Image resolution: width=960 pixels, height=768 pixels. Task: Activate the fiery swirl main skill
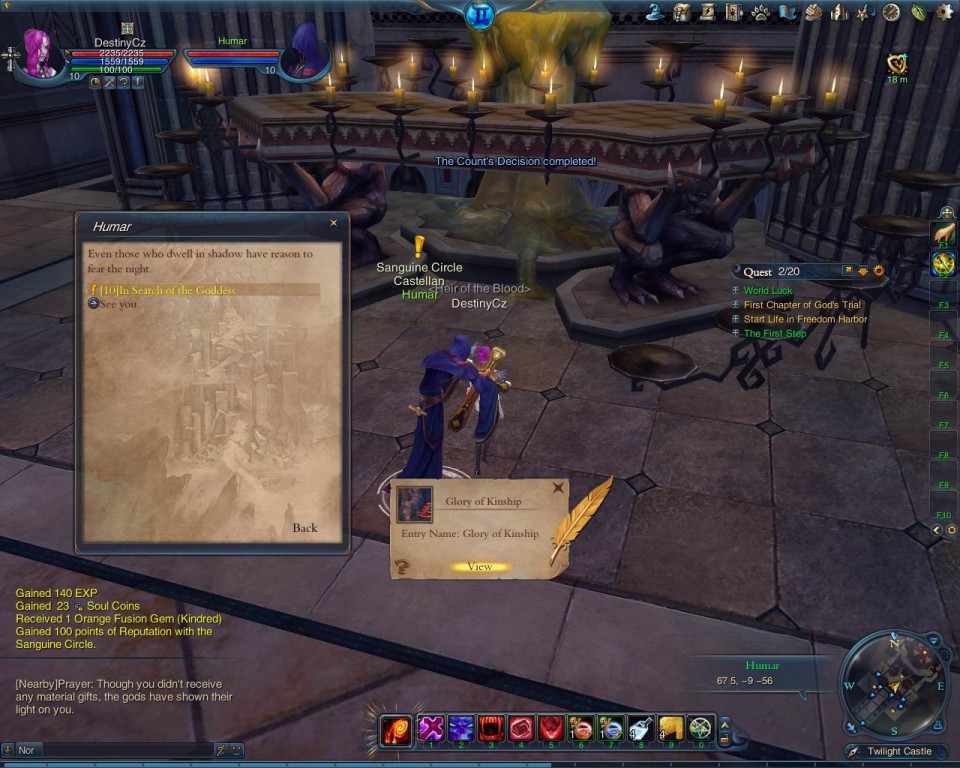(397, 730)
